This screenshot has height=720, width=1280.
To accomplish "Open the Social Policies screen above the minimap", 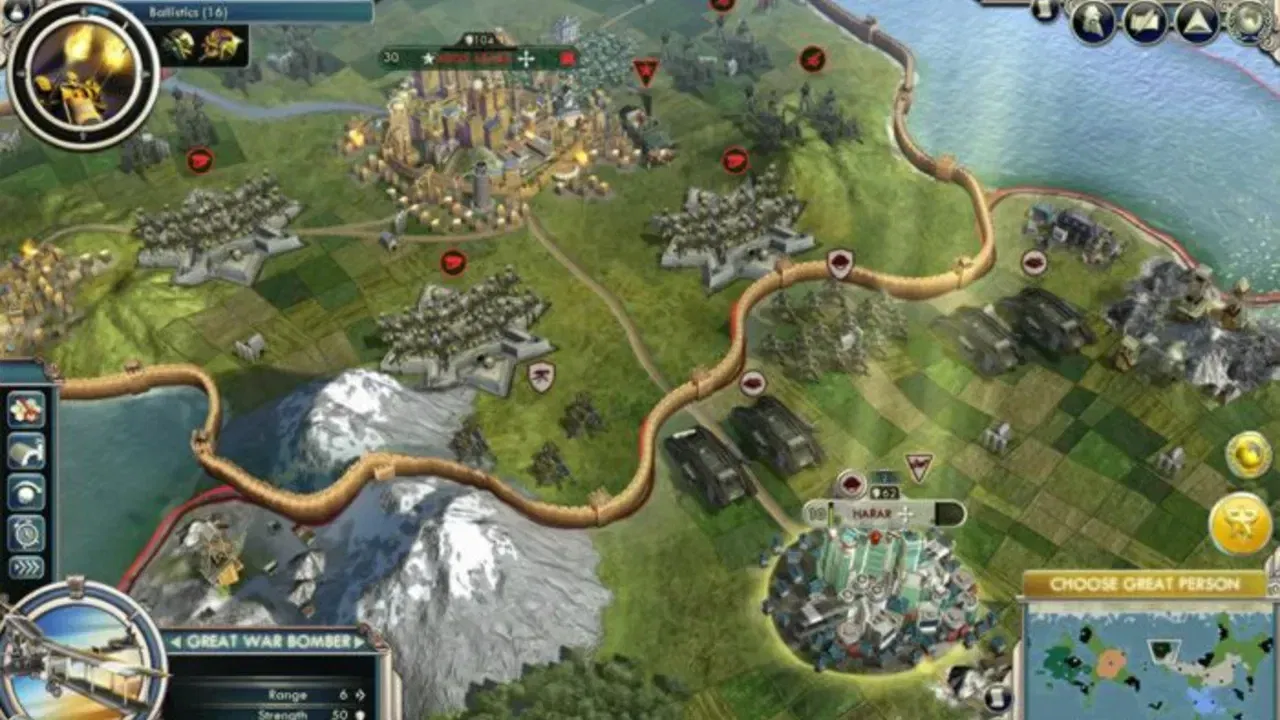I will click(1095, 22).
